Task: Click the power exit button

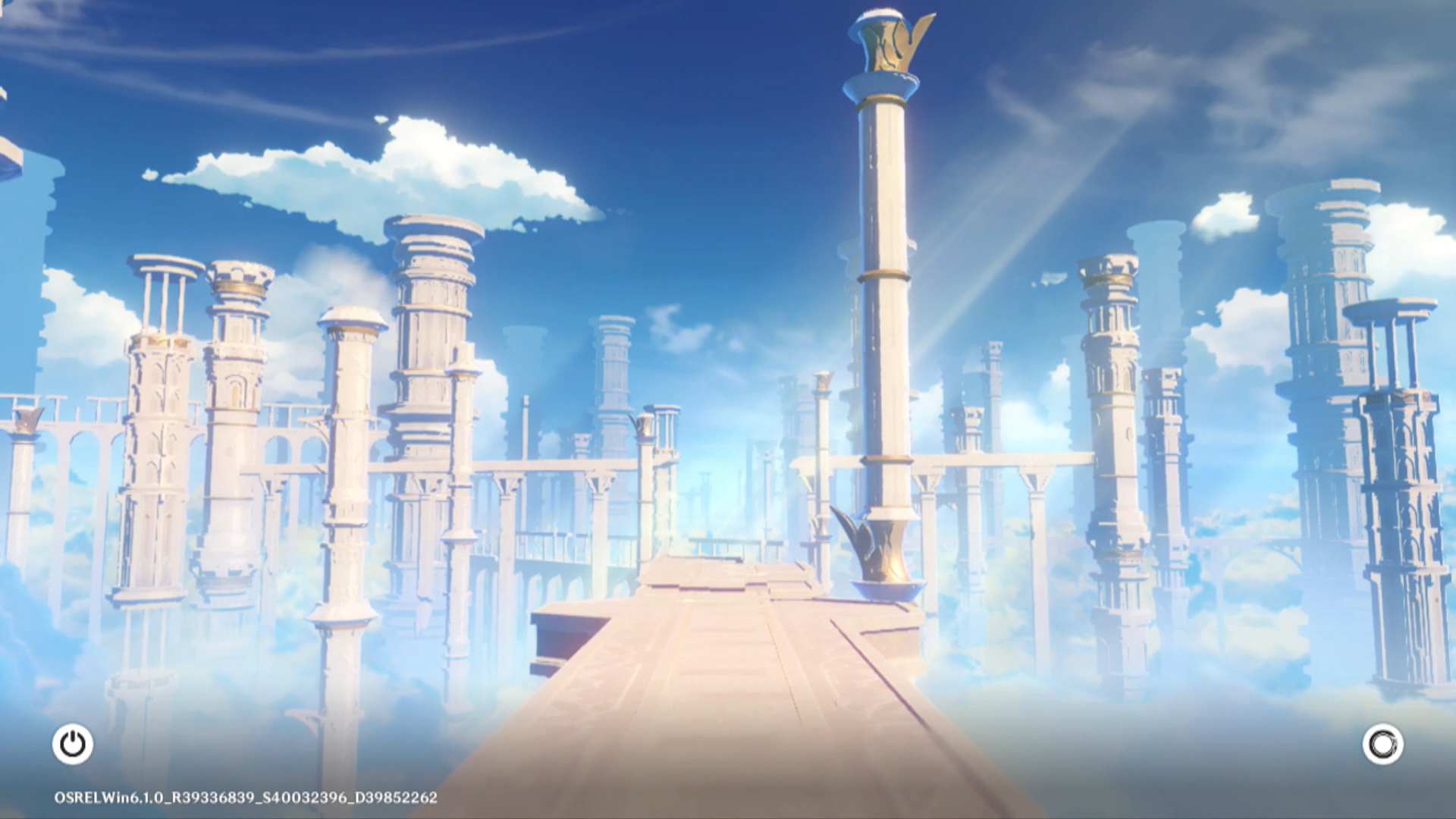Action: [x=73, y=744]
